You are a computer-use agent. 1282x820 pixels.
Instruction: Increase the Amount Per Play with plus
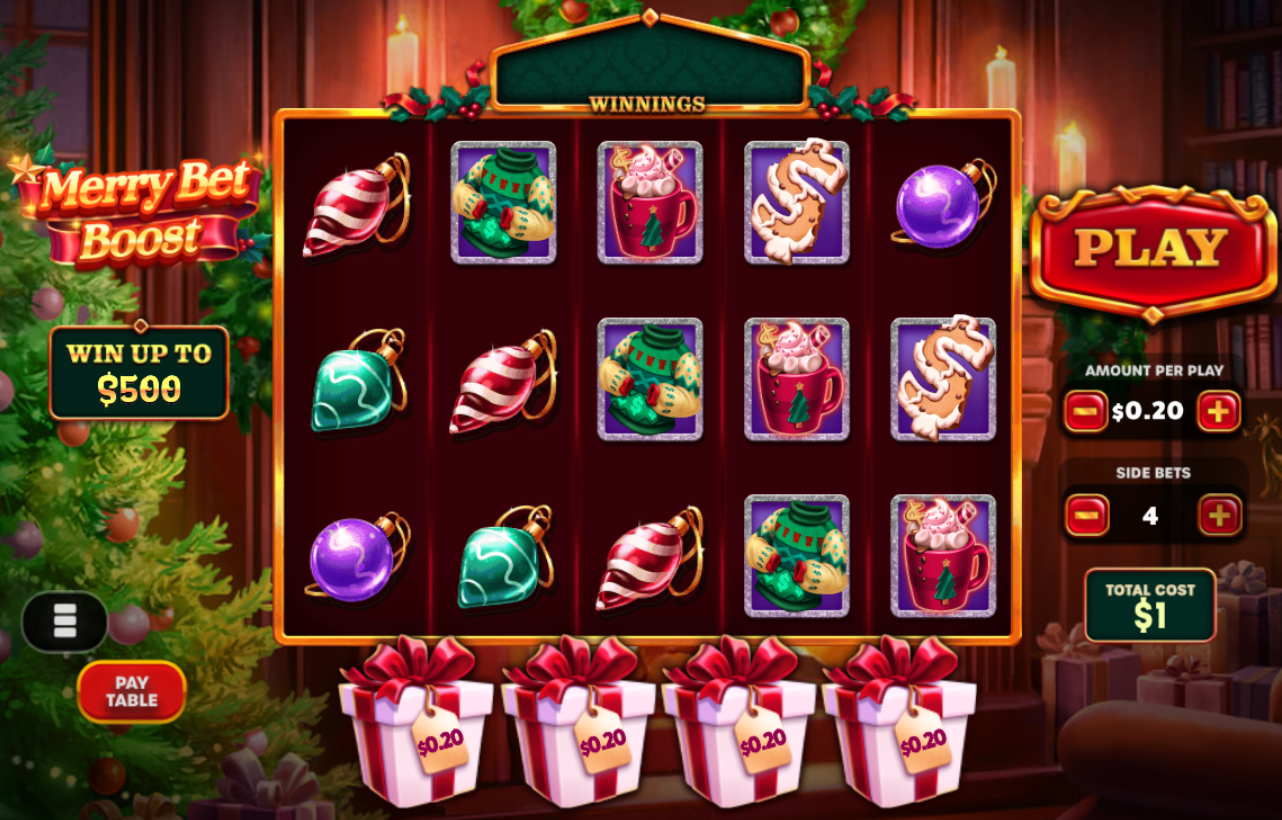(1220, 410)
